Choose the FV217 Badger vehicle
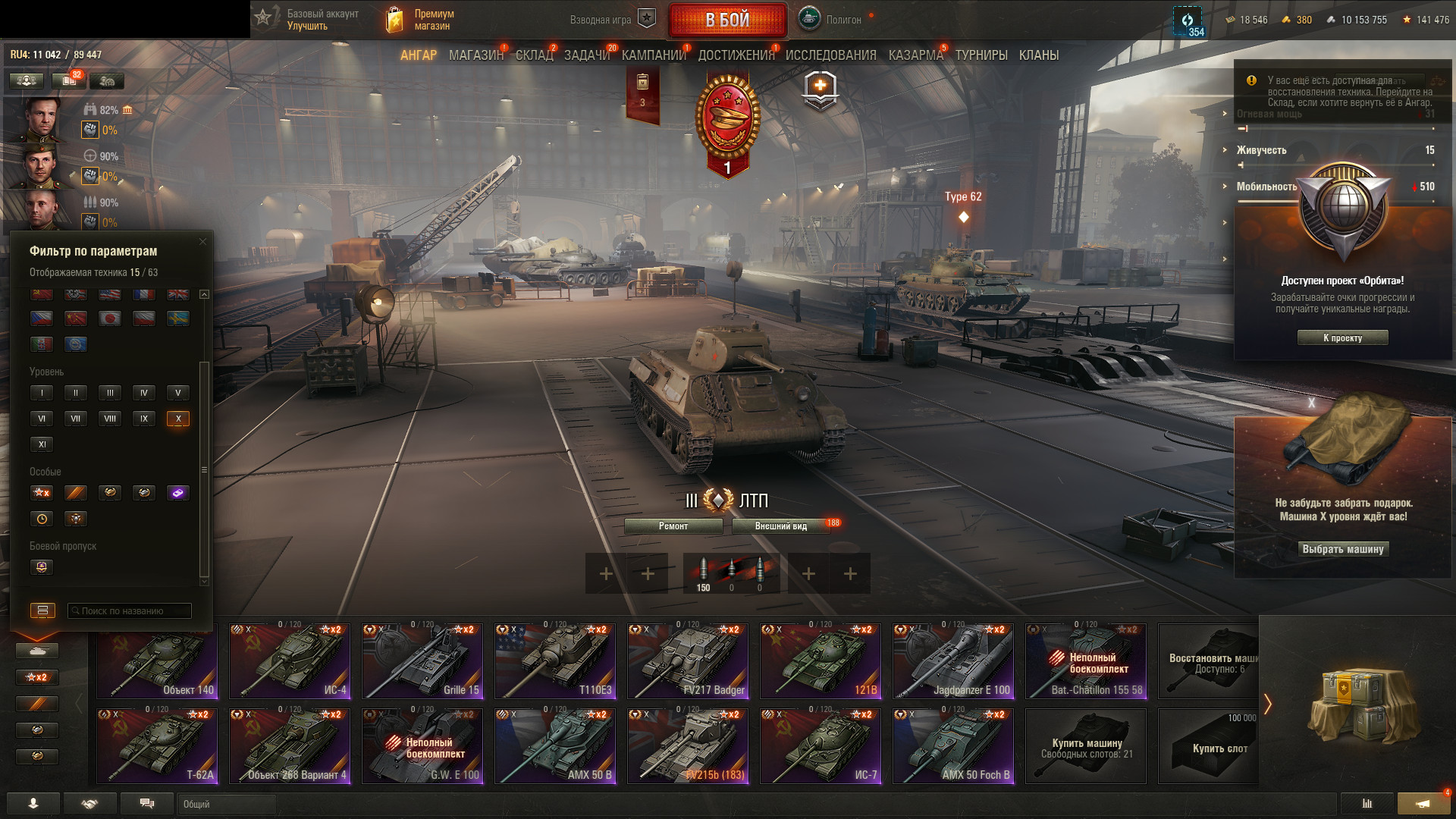 [688, 661]
